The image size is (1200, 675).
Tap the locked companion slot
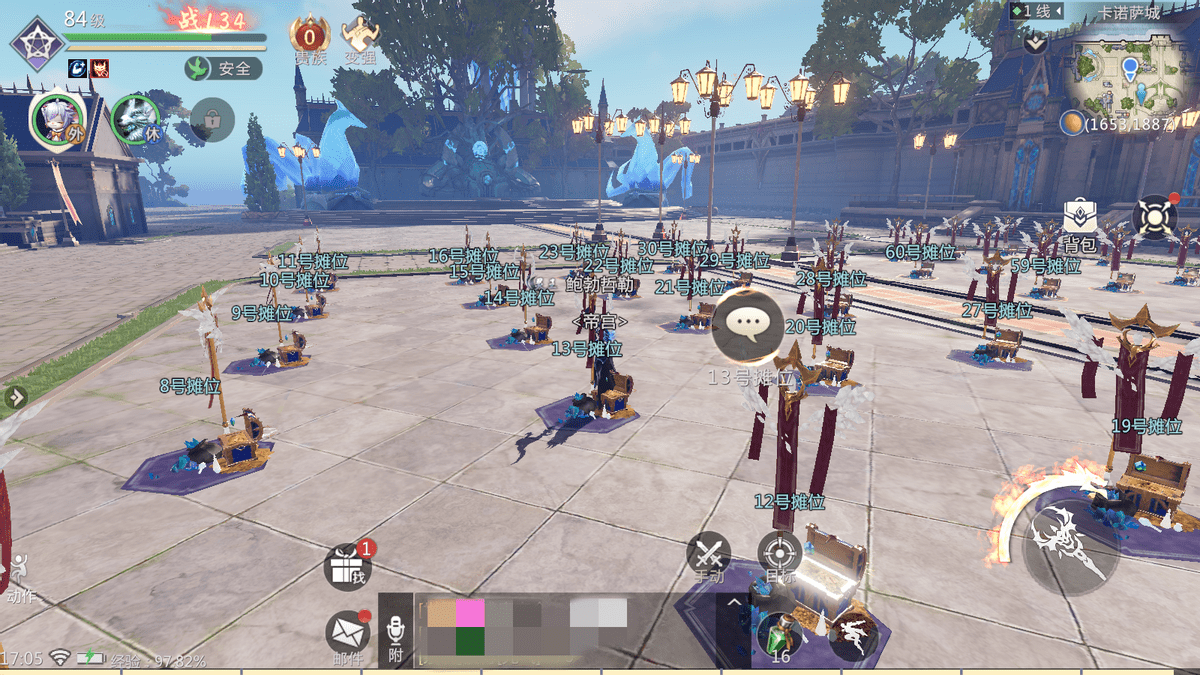coord(212,119)
